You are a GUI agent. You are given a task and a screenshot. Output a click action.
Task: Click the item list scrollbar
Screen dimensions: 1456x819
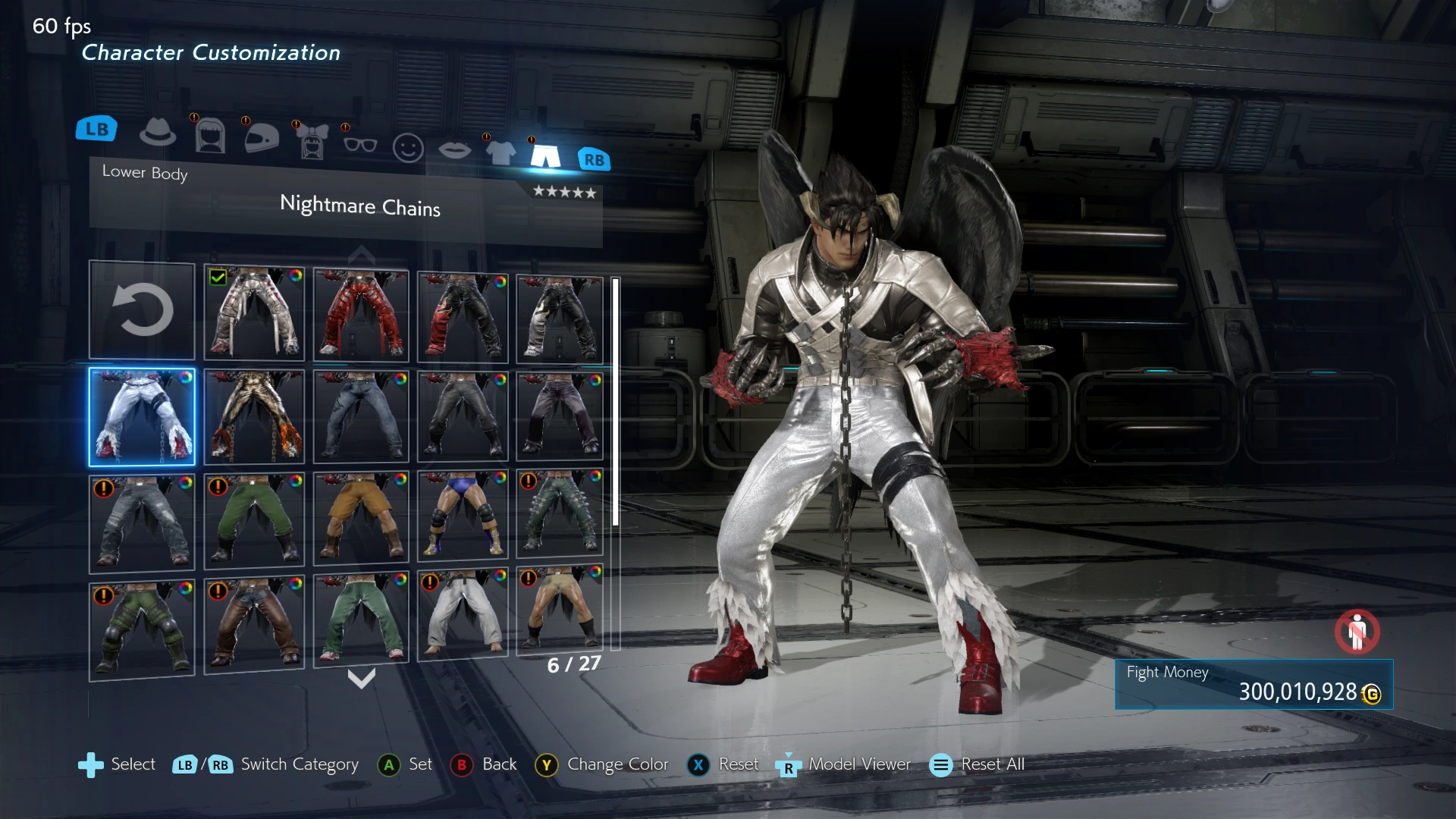(616, 402)
